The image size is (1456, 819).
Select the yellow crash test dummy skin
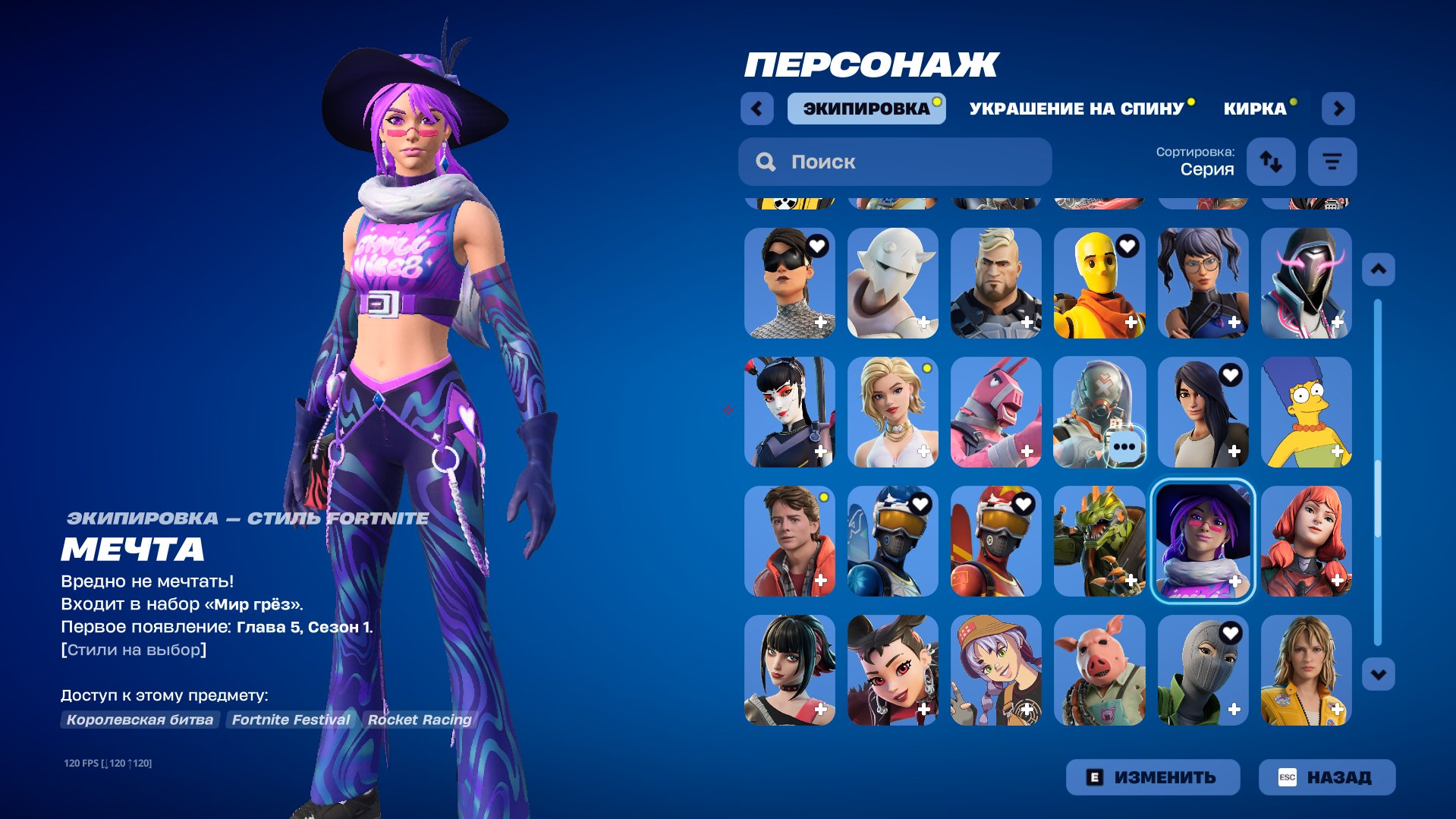[1099, 283]
